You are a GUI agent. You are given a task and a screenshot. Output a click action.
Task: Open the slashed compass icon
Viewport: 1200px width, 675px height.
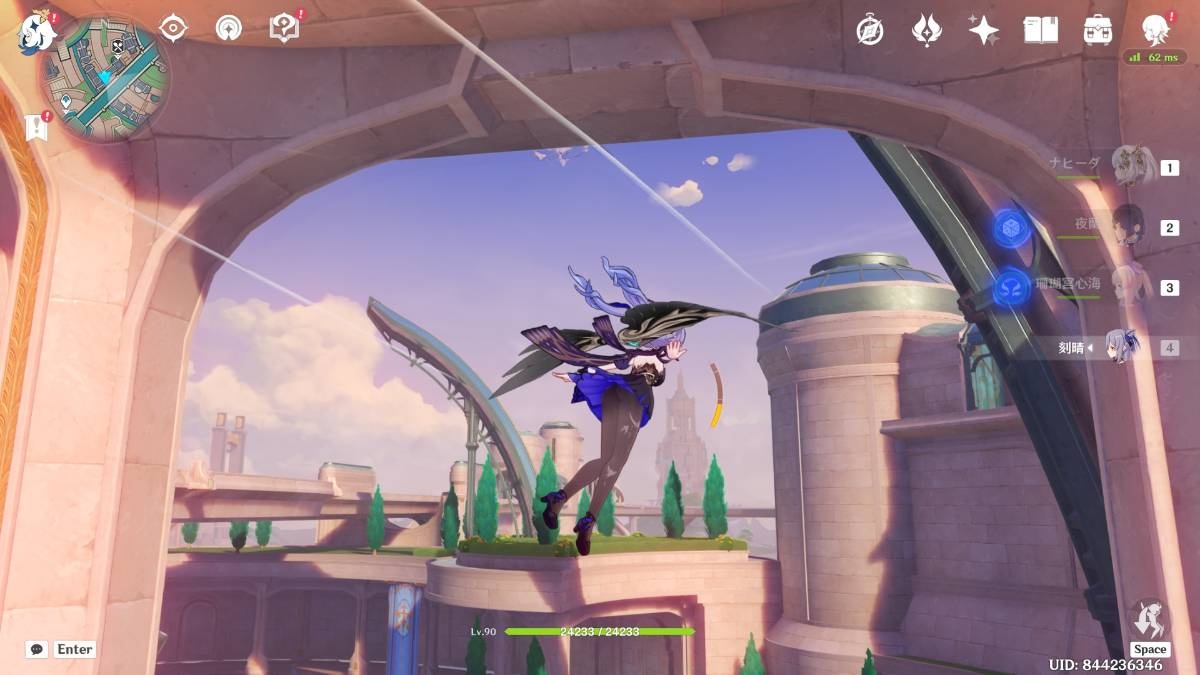870,30
